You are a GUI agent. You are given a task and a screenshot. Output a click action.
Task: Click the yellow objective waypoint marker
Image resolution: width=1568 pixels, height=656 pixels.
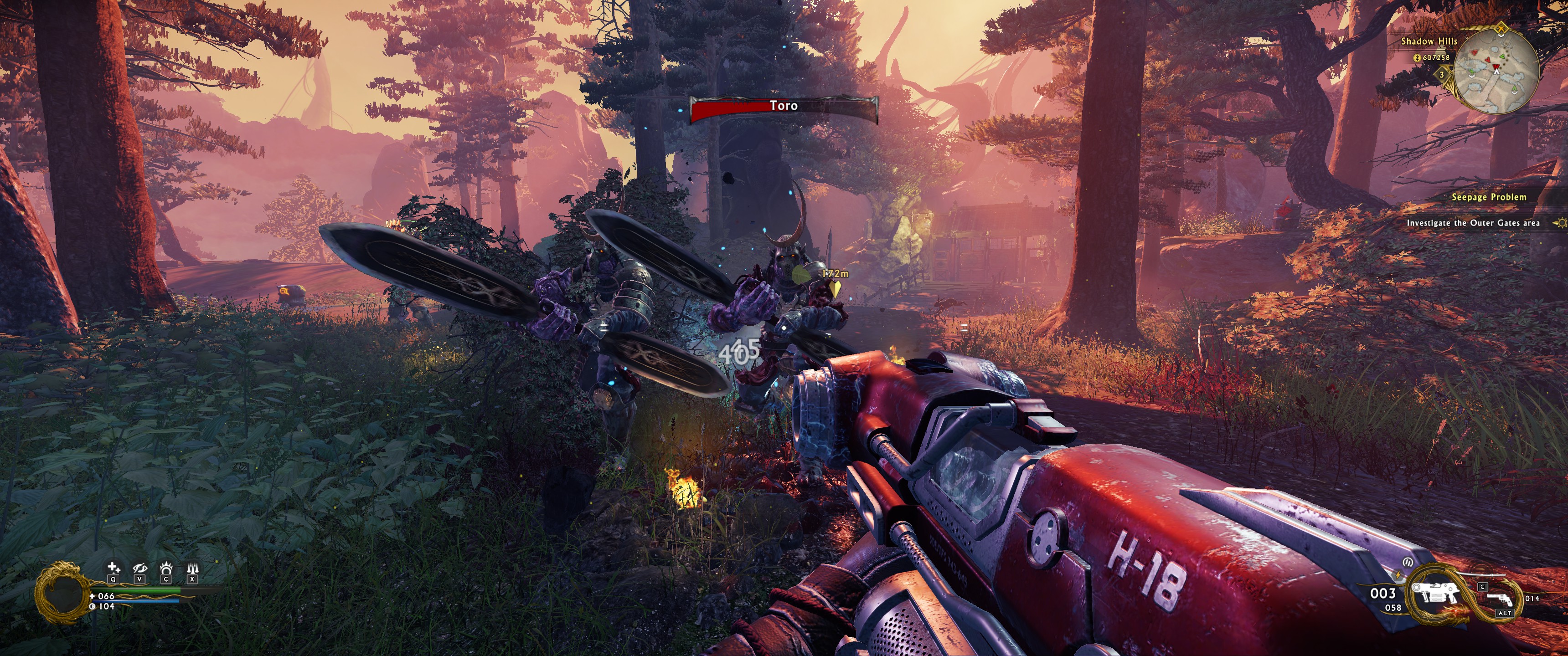tap(836, 287)
